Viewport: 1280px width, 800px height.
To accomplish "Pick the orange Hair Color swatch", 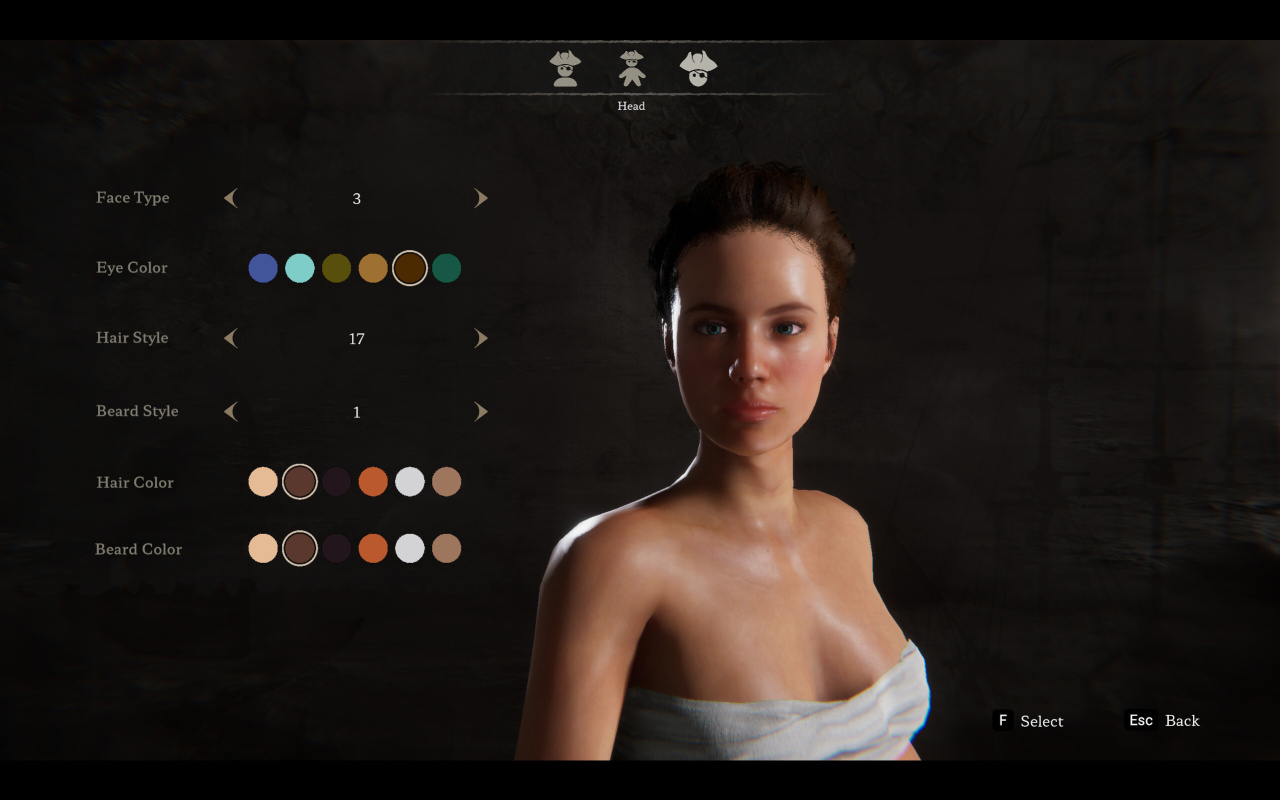I will click(x=373, y=482).
